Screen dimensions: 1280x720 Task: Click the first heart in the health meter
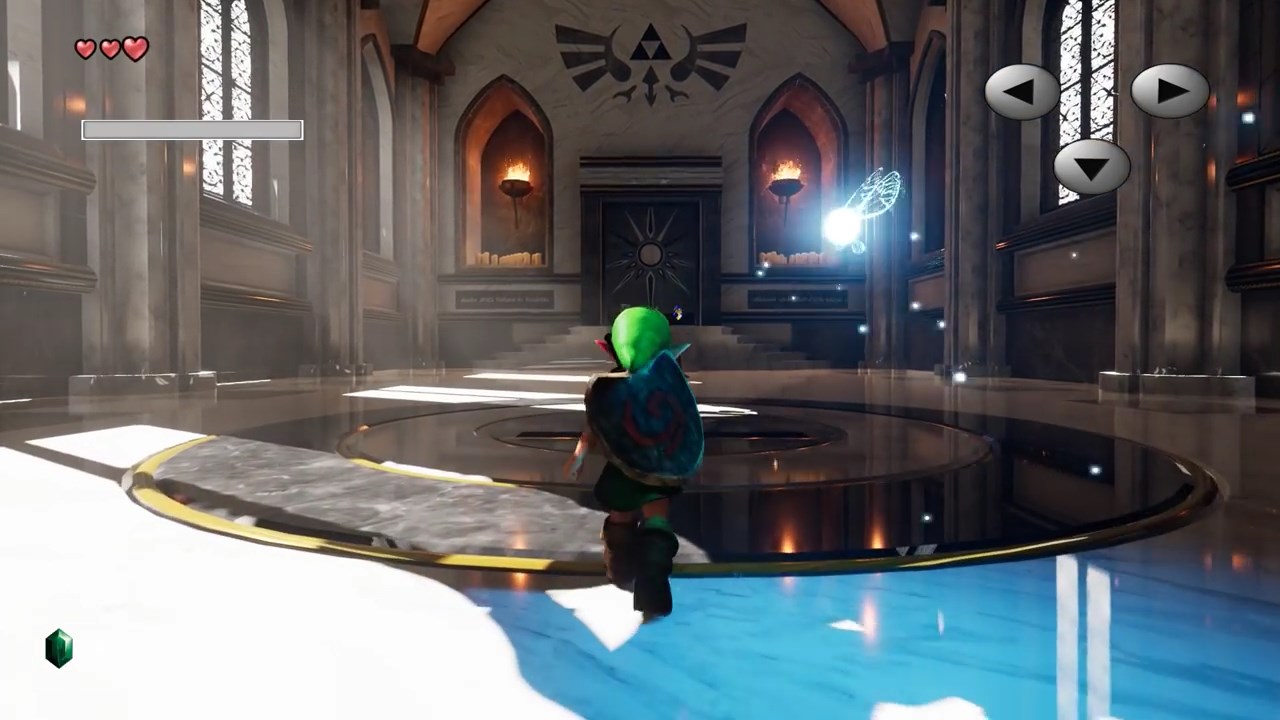point(84,48)
